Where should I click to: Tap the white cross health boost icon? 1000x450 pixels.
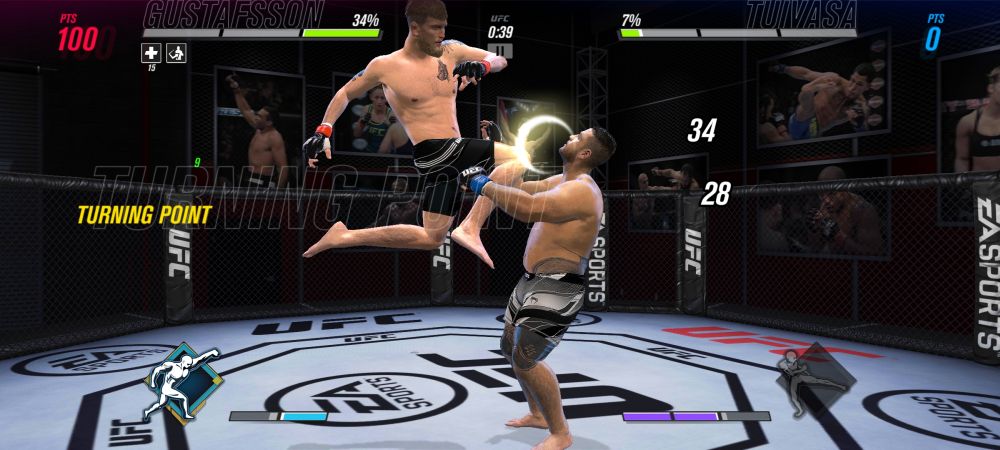[150, 53]
